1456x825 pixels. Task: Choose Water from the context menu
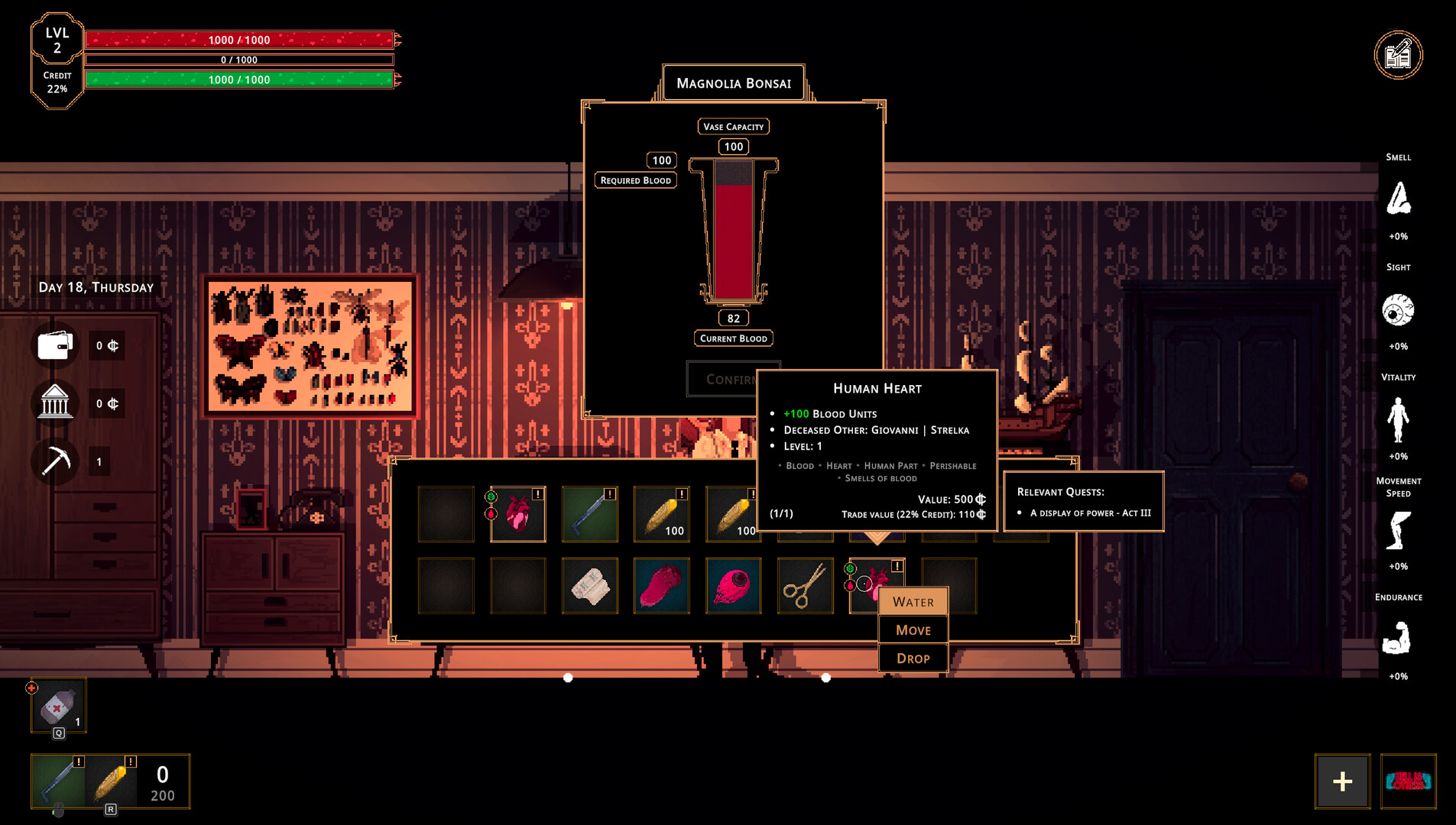913,602
